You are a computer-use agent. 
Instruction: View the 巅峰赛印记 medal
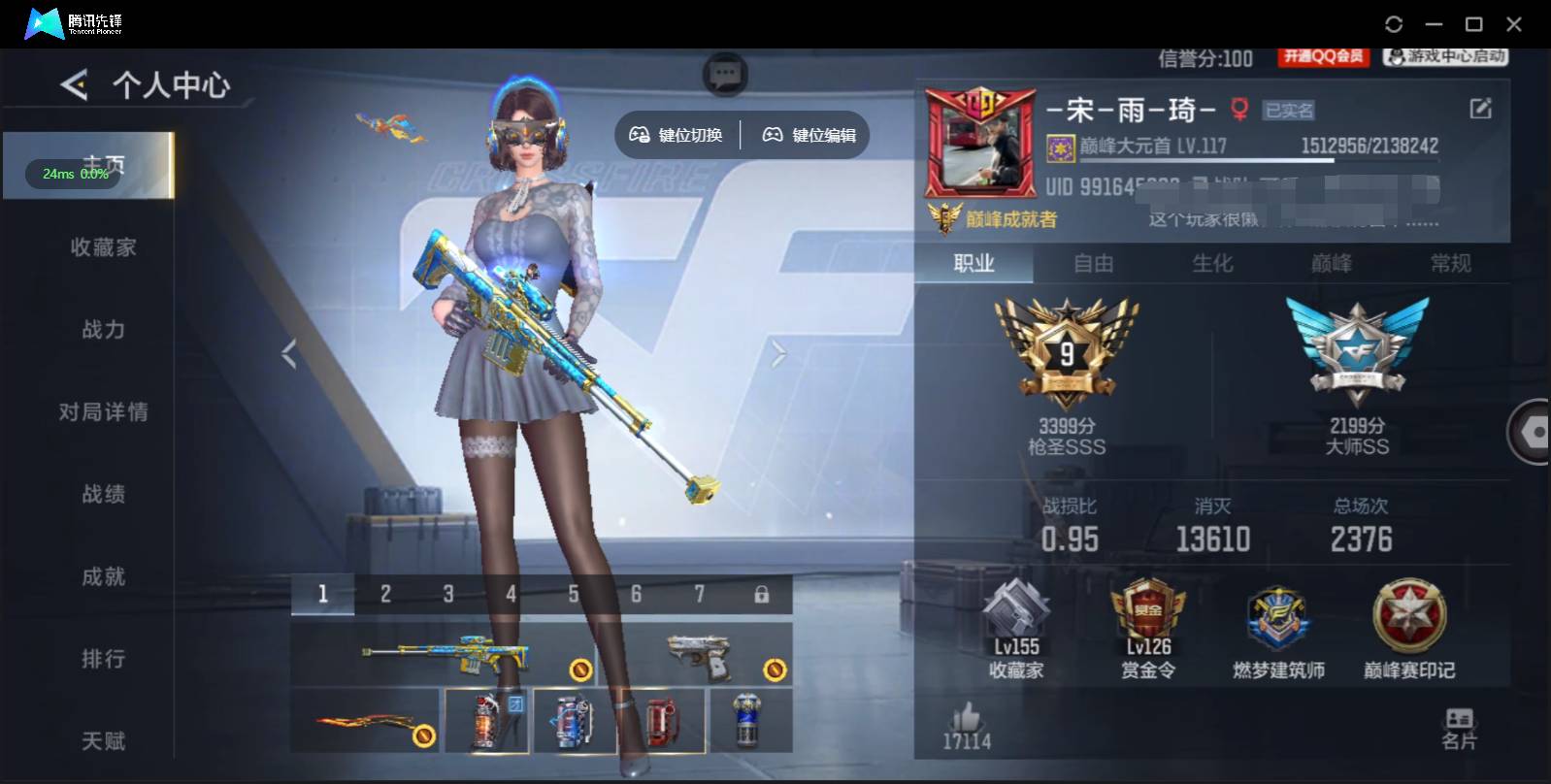tap(1409, 621)
